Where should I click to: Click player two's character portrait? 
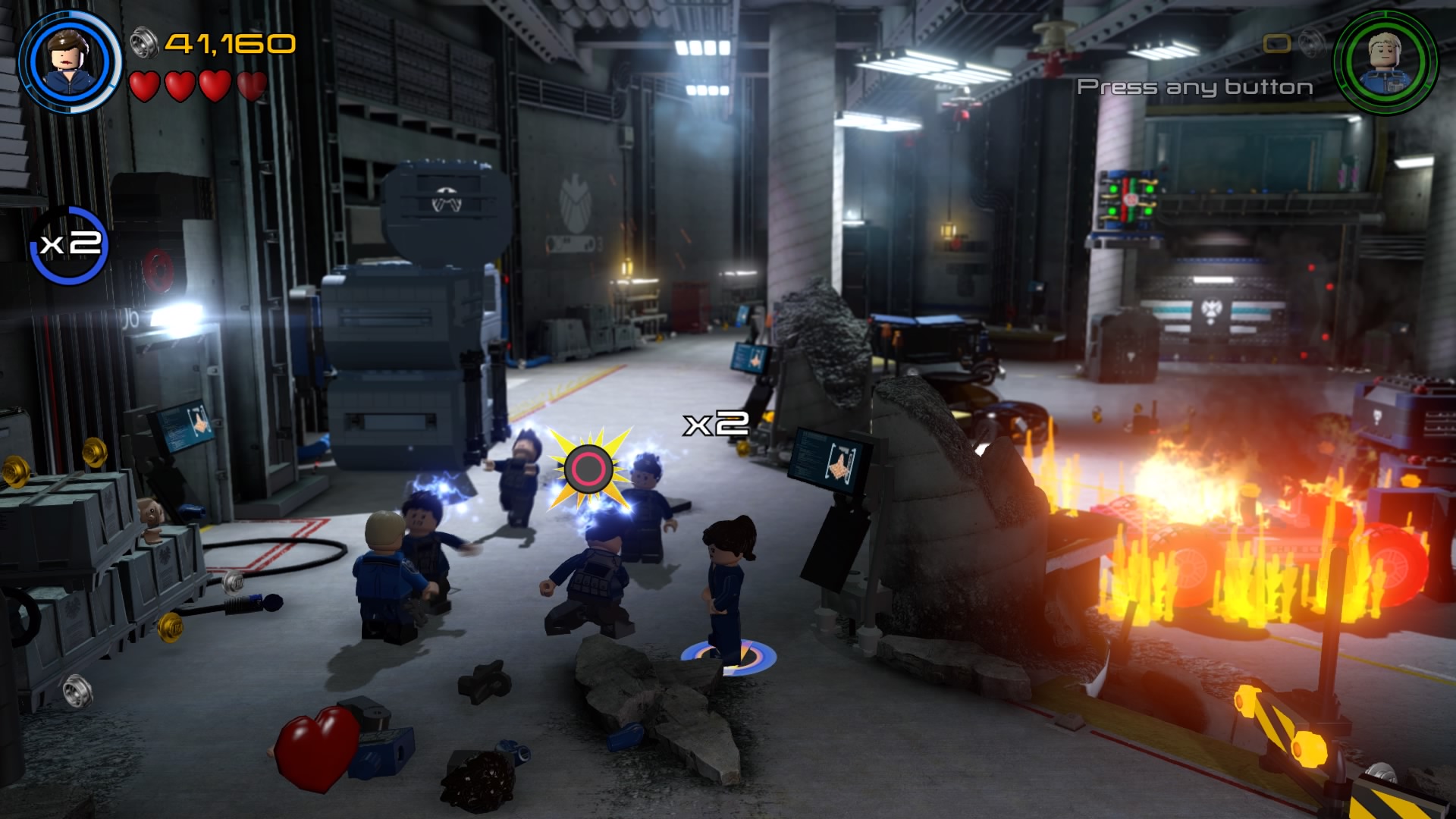(1385, 61)
